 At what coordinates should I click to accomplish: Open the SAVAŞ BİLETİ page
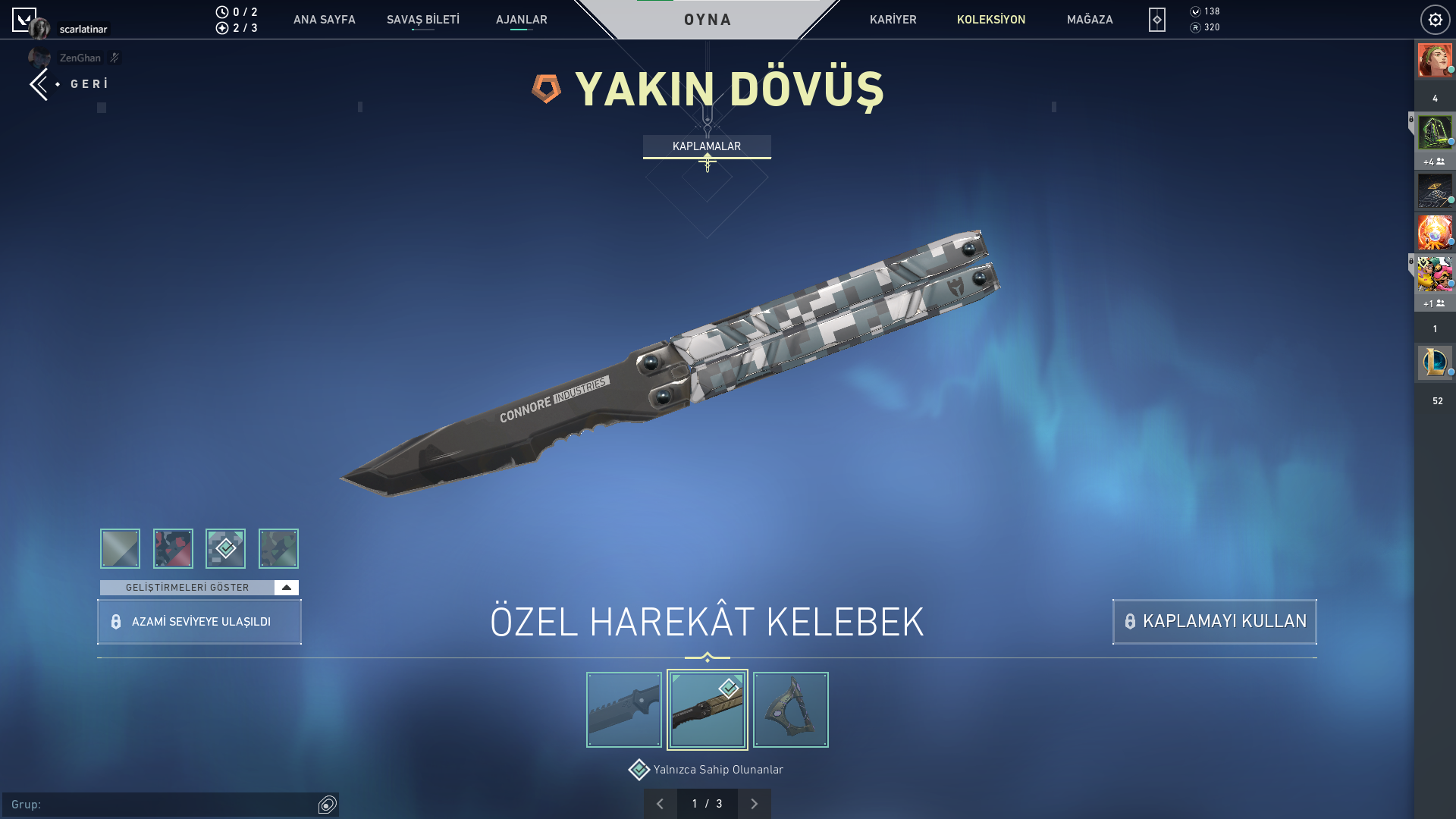pyautogui.click(x=422, y=20)
